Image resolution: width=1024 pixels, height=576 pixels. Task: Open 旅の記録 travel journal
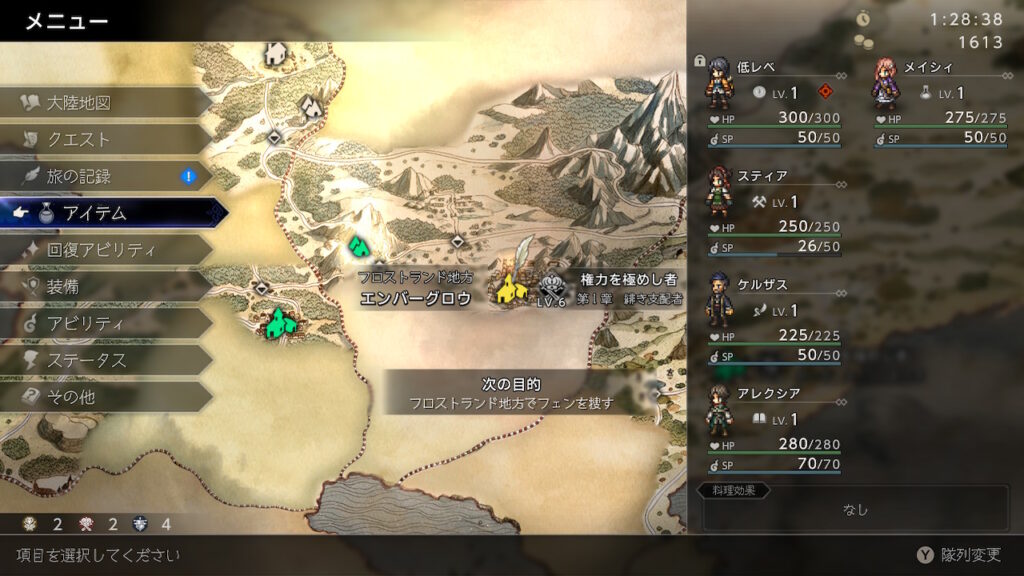coord(79,176)
